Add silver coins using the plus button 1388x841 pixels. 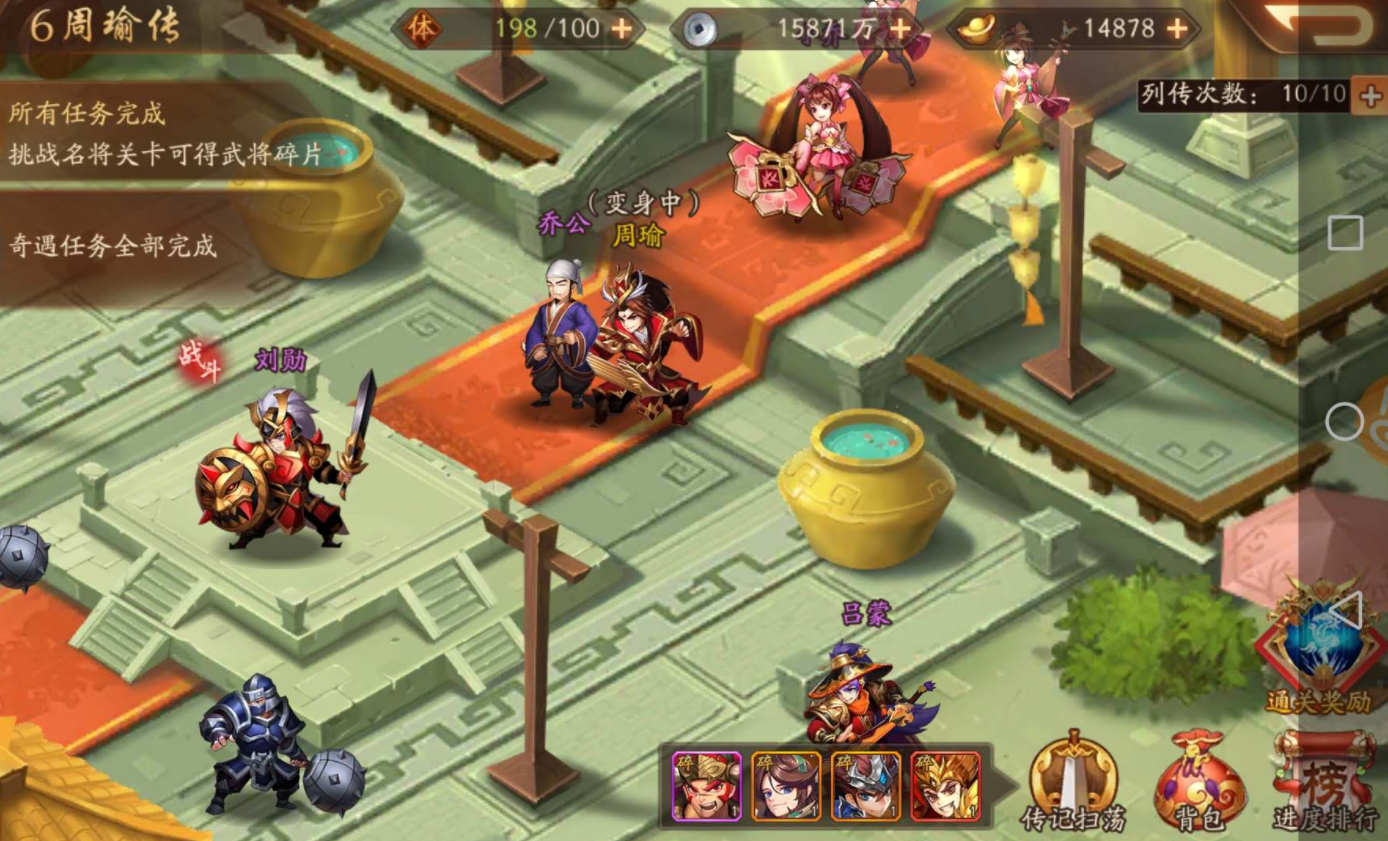900,30
